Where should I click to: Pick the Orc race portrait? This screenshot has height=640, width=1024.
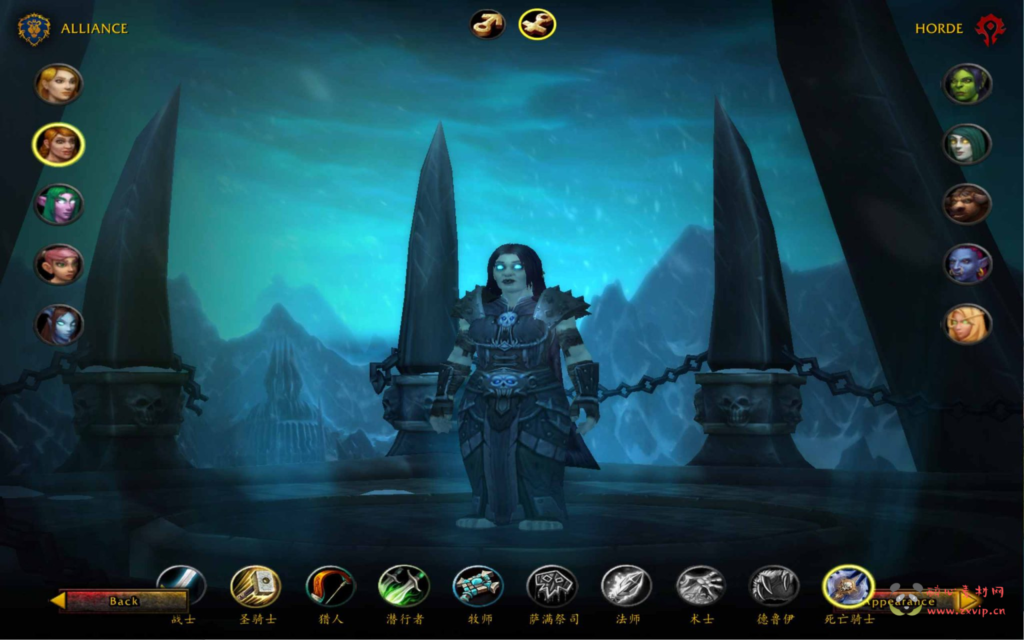[x=967, y=84]
